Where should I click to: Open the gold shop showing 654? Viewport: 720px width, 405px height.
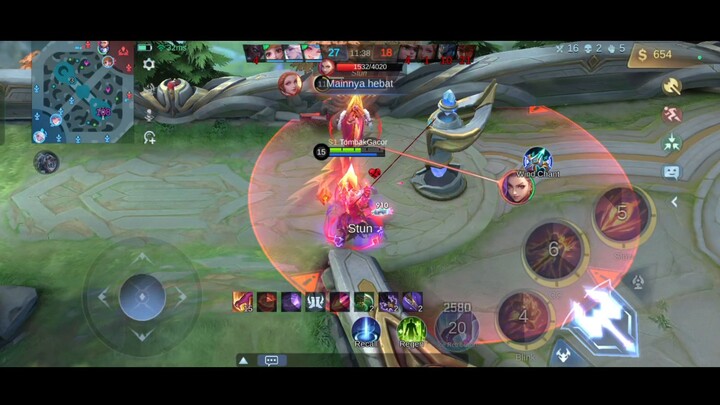653,54
